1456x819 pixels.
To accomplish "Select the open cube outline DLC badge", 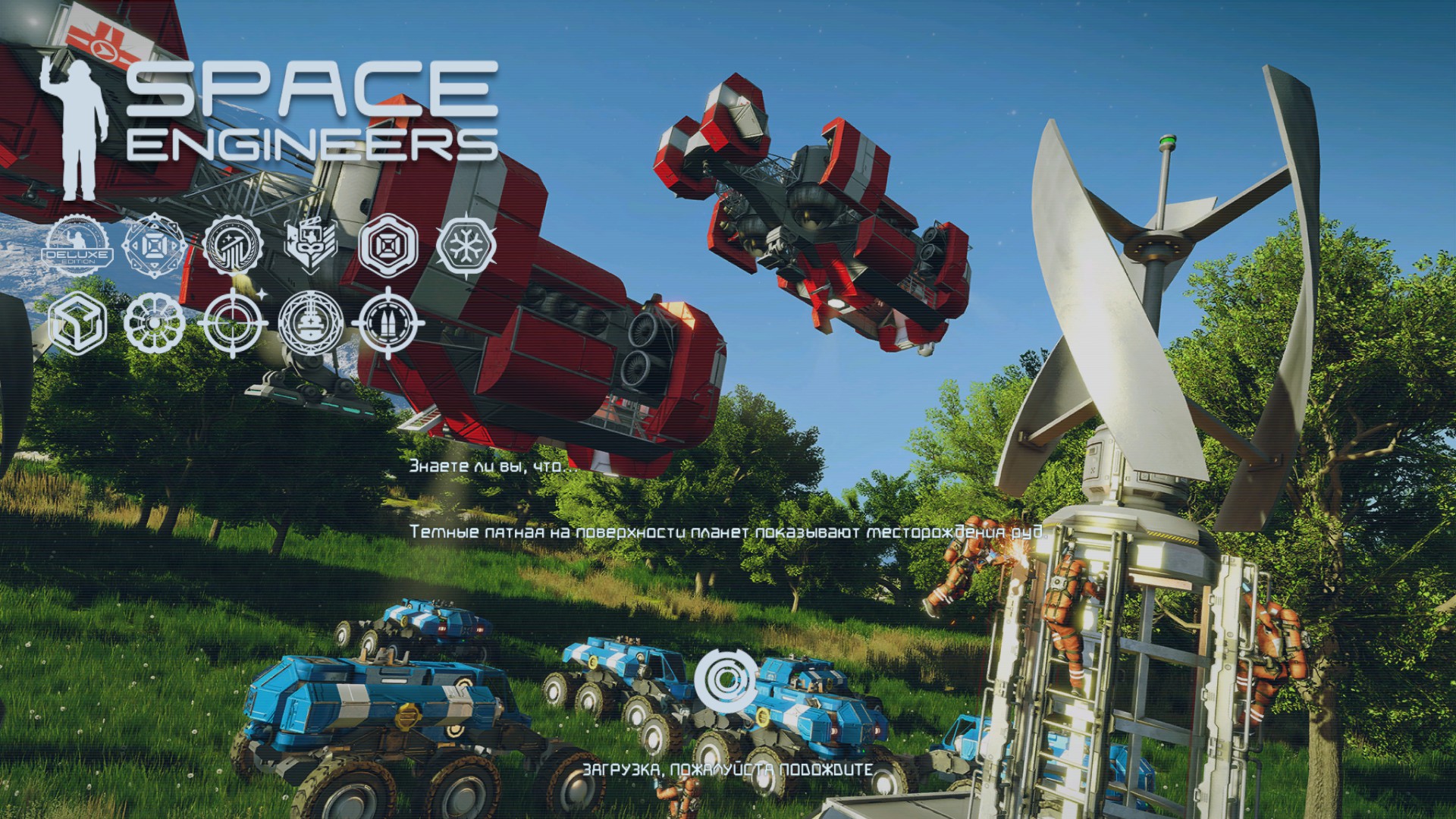I will click(77, 324).
